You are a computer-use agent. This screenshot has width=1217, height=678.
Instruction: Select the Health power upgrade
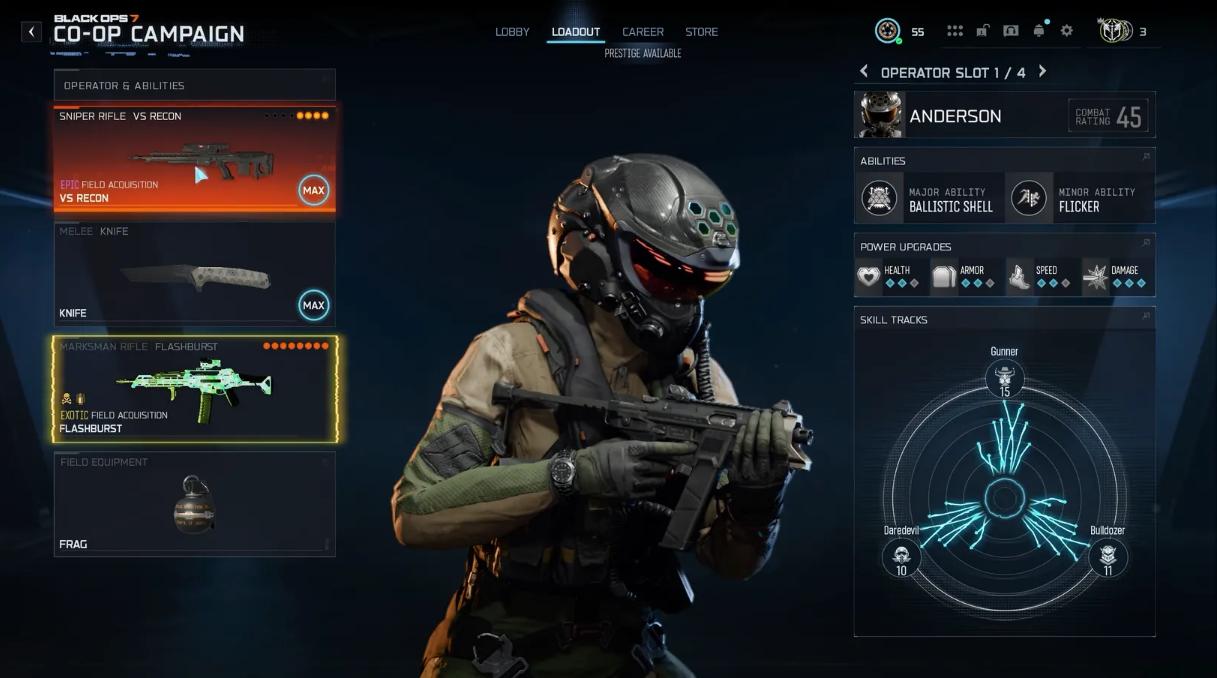(888, 276)
